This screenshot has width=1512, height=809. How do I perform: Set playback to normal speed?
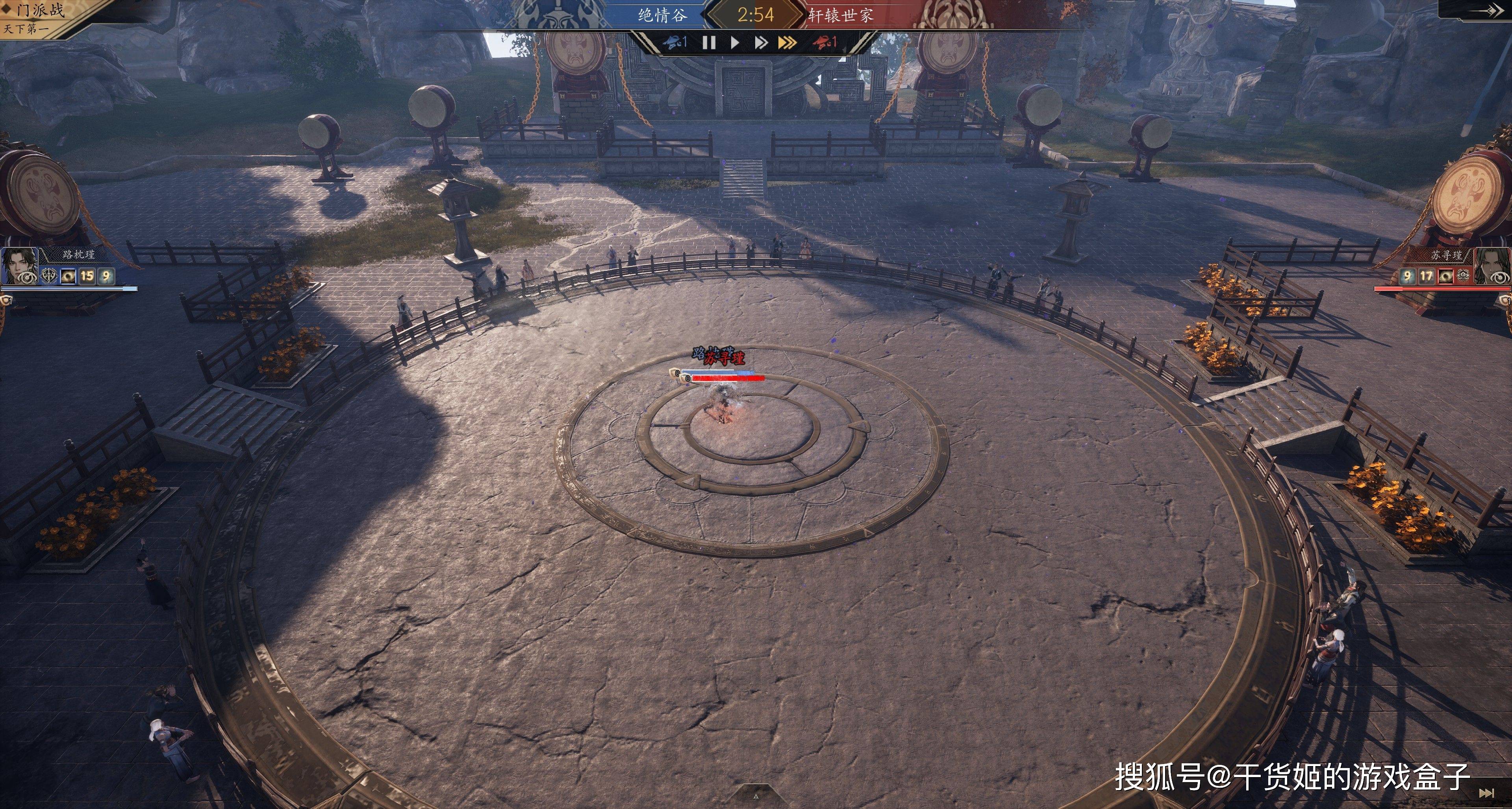(735, 42)
